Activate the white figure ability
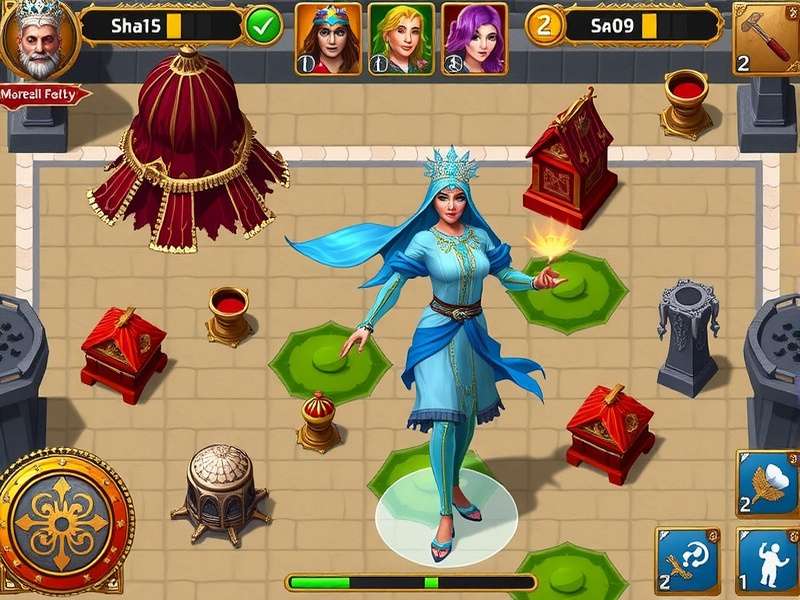This screenshot has height=600, width=800. tap(768, 562)
